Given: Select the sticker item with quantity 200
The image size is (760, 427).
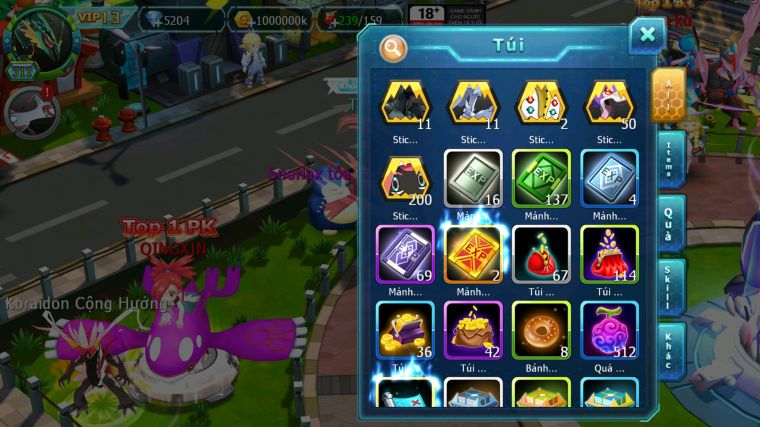Looking at the screenshot, I should coord(405,178).
